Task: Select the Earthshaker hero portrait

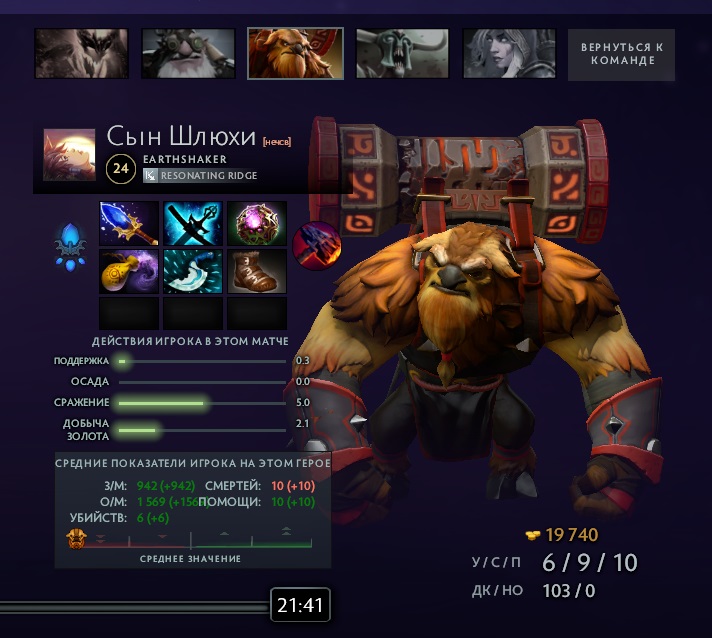Action: 295,54
